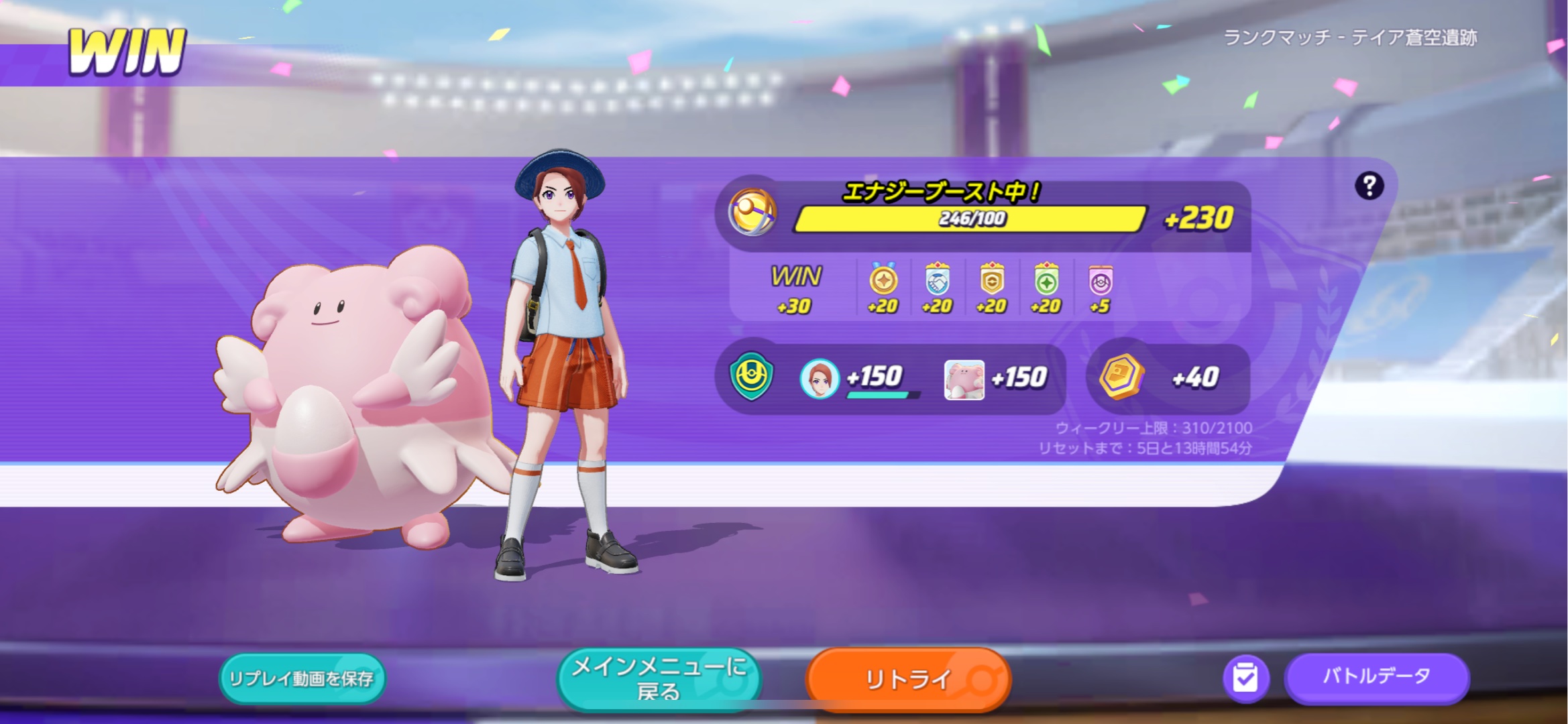Choose the orange リトライ retry button
Image resolution: width=1568 pixels, height=724 pixels.
click(x=908, y=679)
